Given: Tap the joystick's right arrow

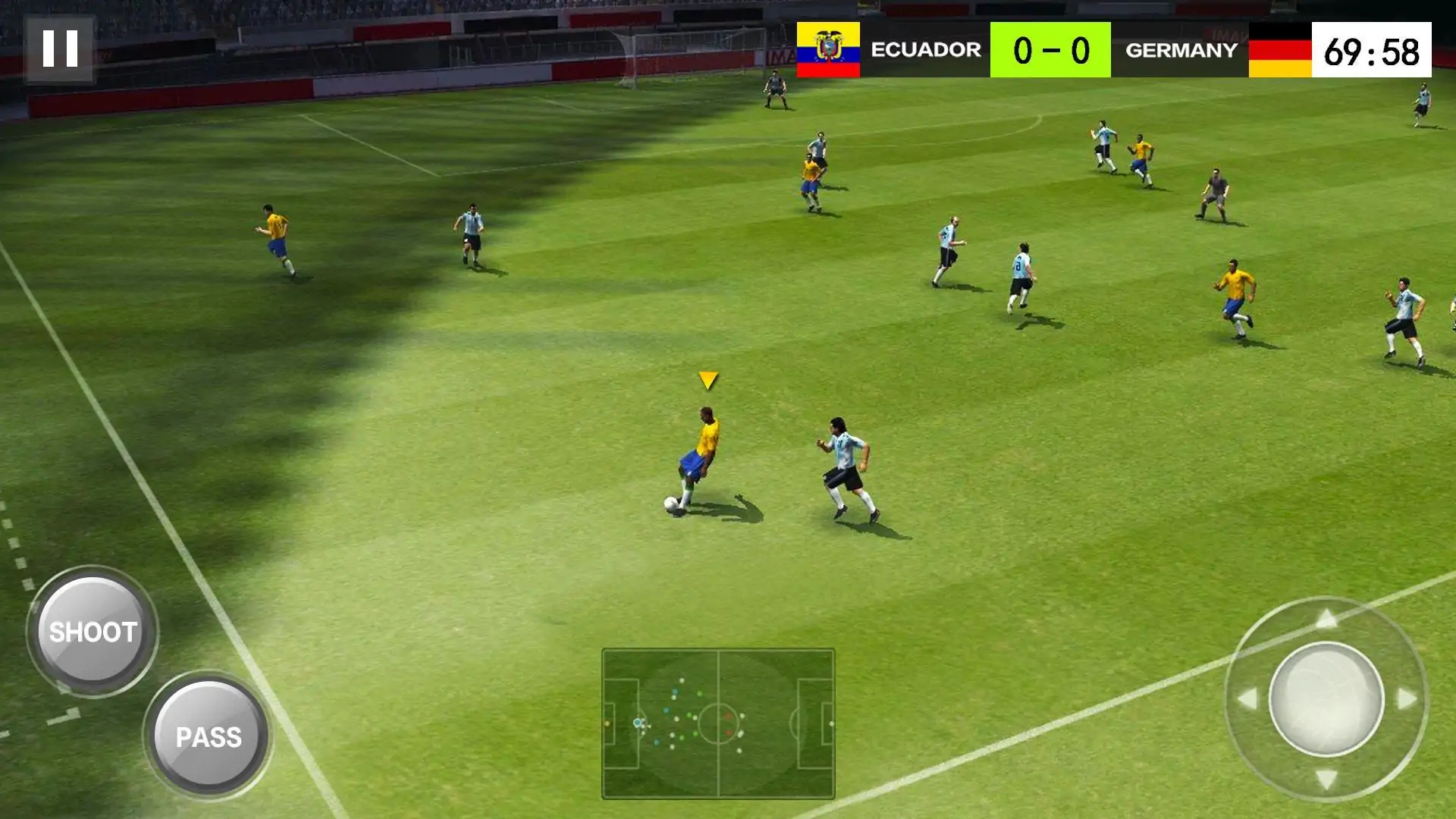Looking at the screenshot, I should coord(1407,698).
